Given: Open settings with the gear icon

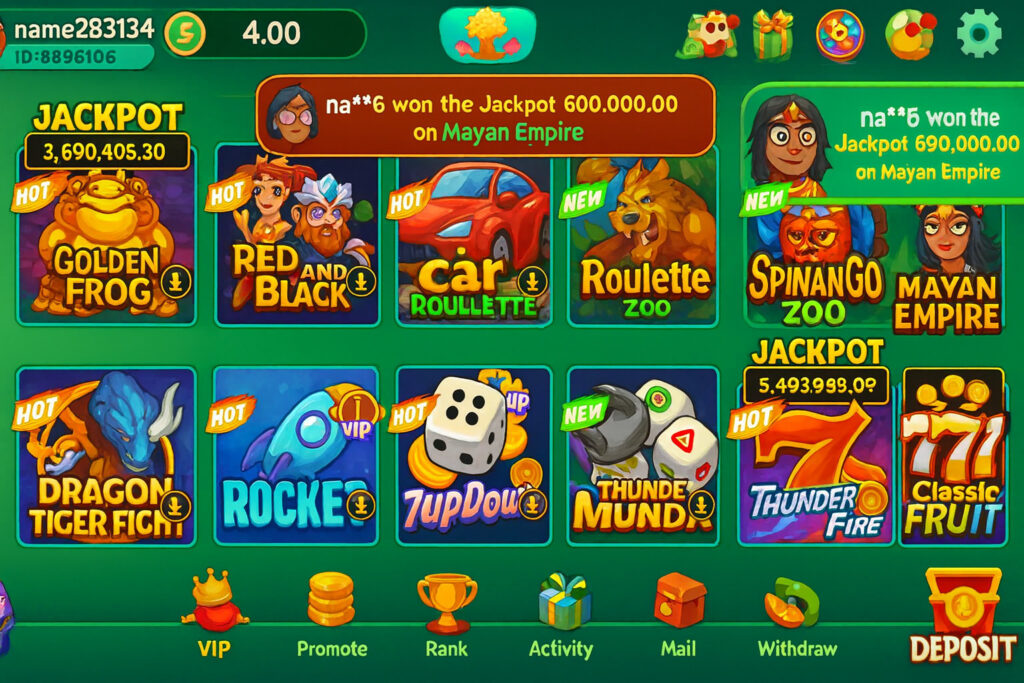Looking at the screenshot, I should (978, 34).
